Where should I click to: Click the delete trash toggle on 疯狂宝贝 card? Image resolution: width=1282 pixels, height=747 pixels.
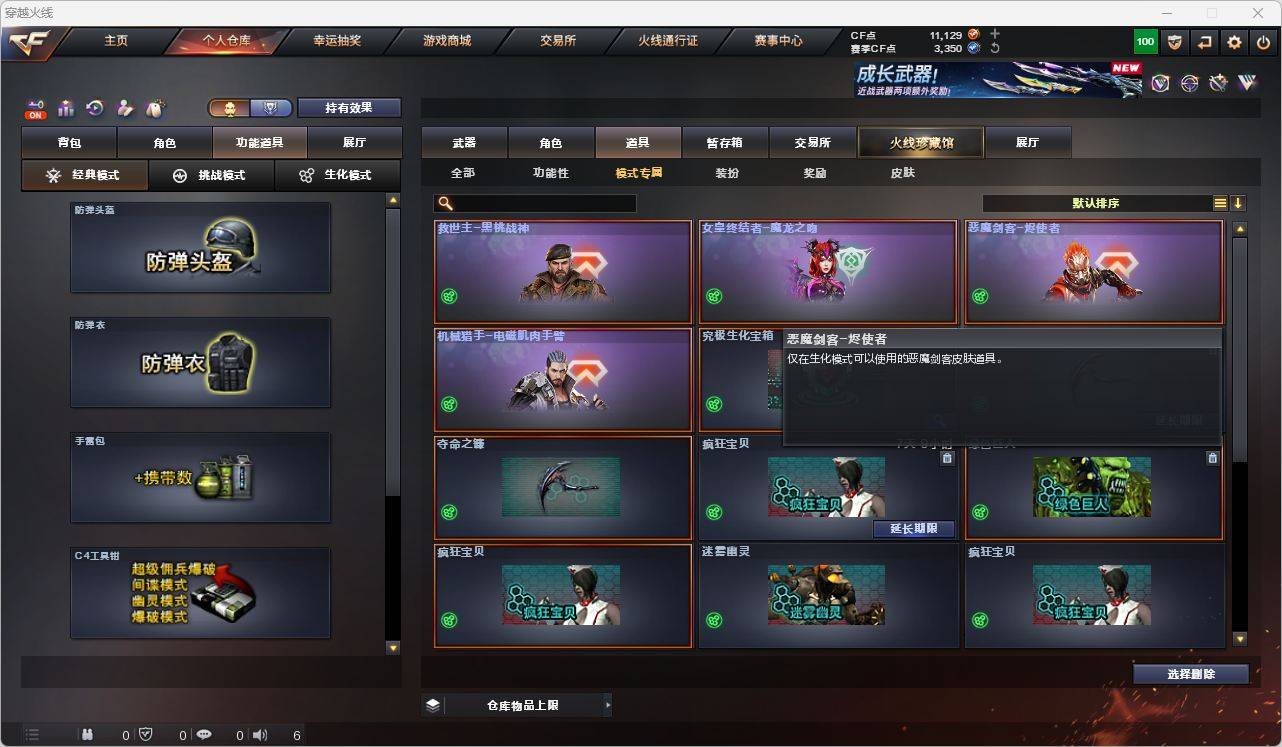947,457
